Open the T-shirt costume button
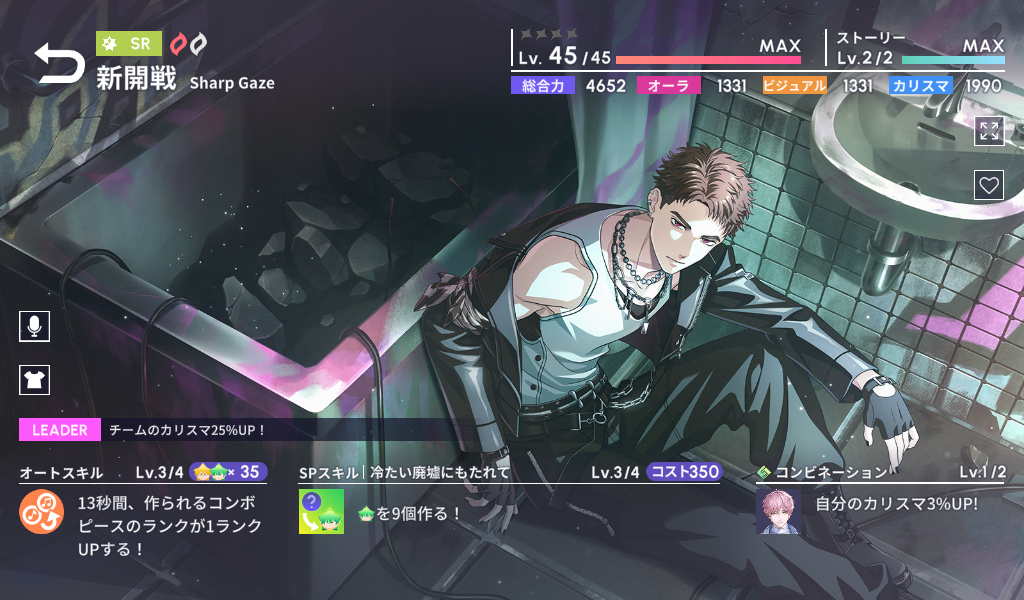This screenshot has height=600, width=1024. point(34,380)
